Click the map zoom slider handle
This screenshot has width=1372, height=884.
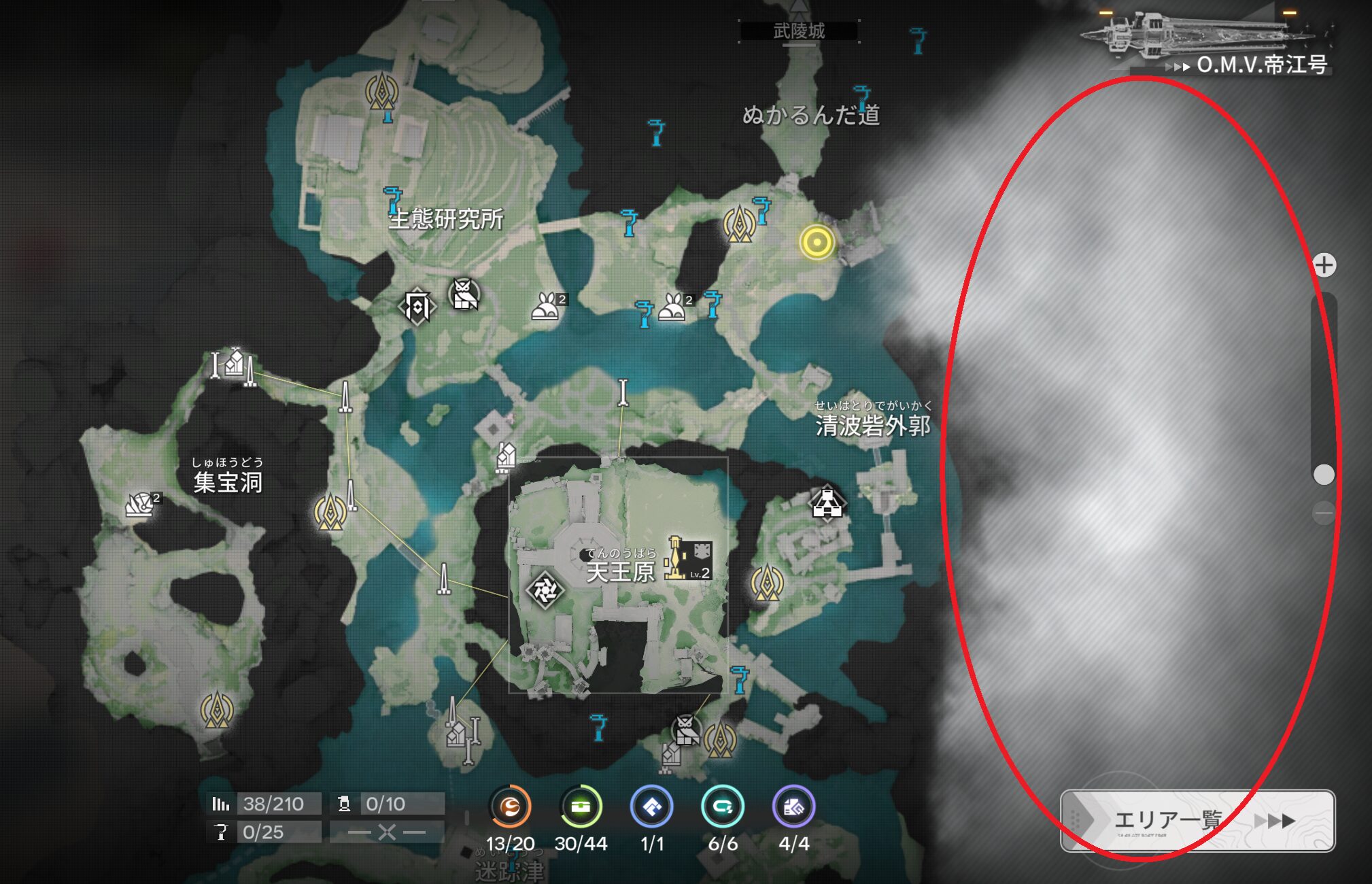1323,475
